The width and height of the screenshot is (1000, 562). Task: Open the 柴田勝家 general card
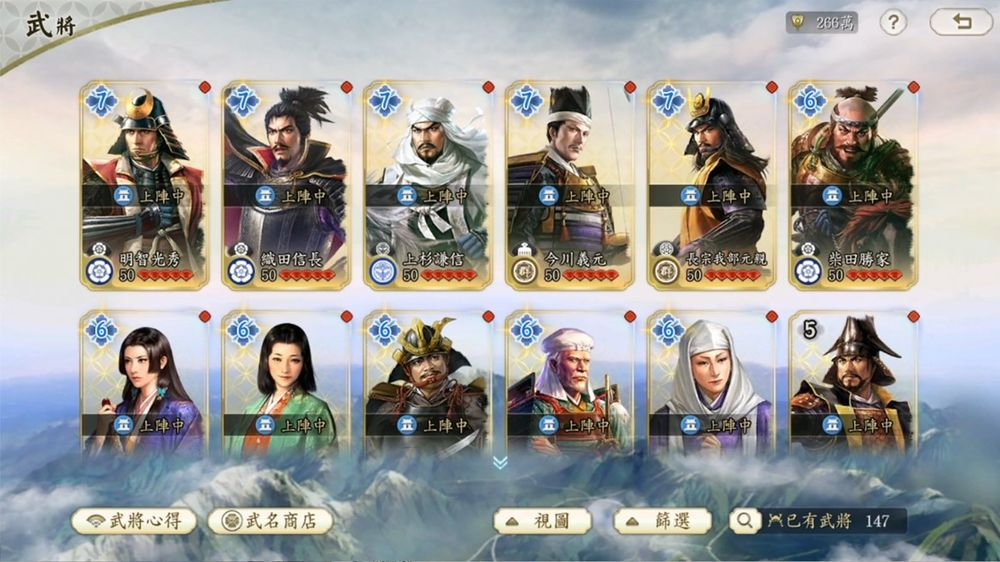click(x=853, y=186)
